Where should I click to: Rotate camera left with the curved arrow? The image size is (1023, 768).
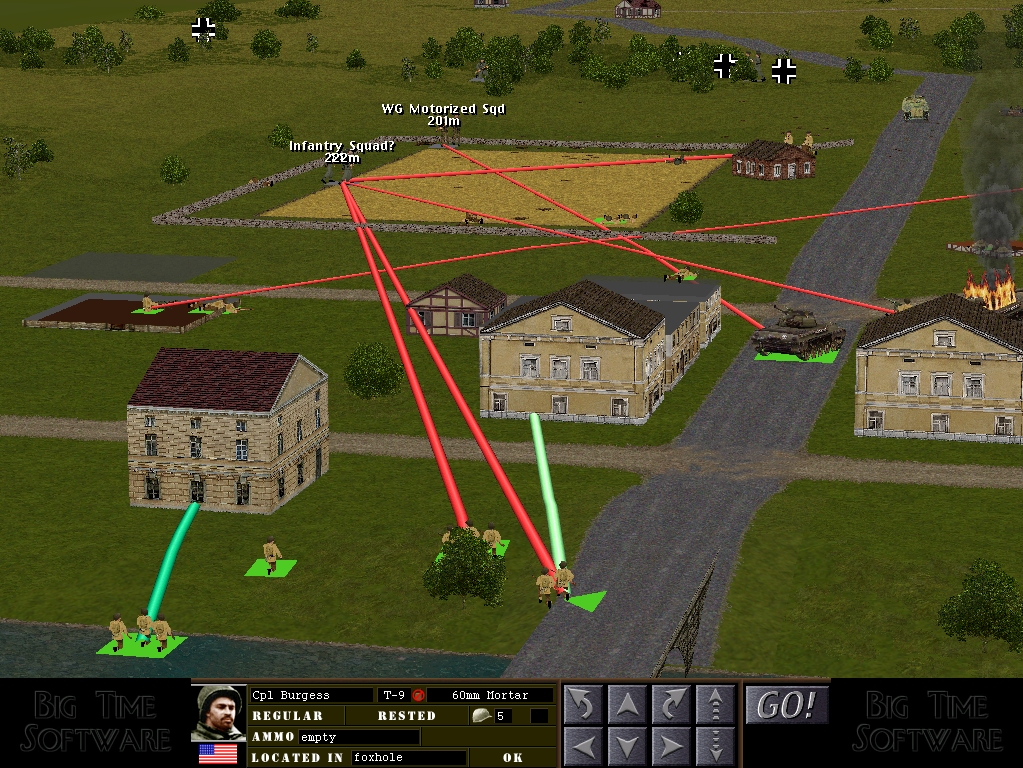pos(583,705)
